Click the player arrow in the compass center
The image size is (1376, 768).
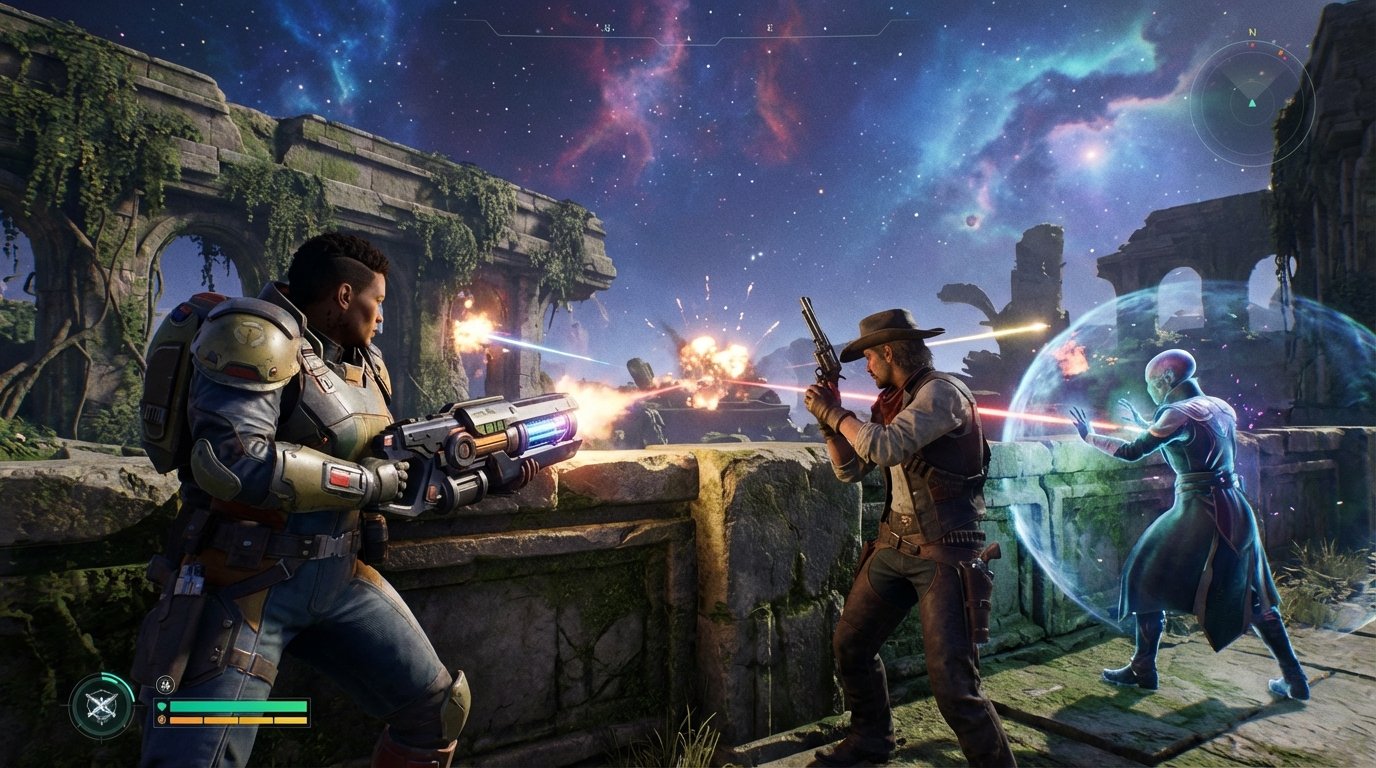[1252, 103]
